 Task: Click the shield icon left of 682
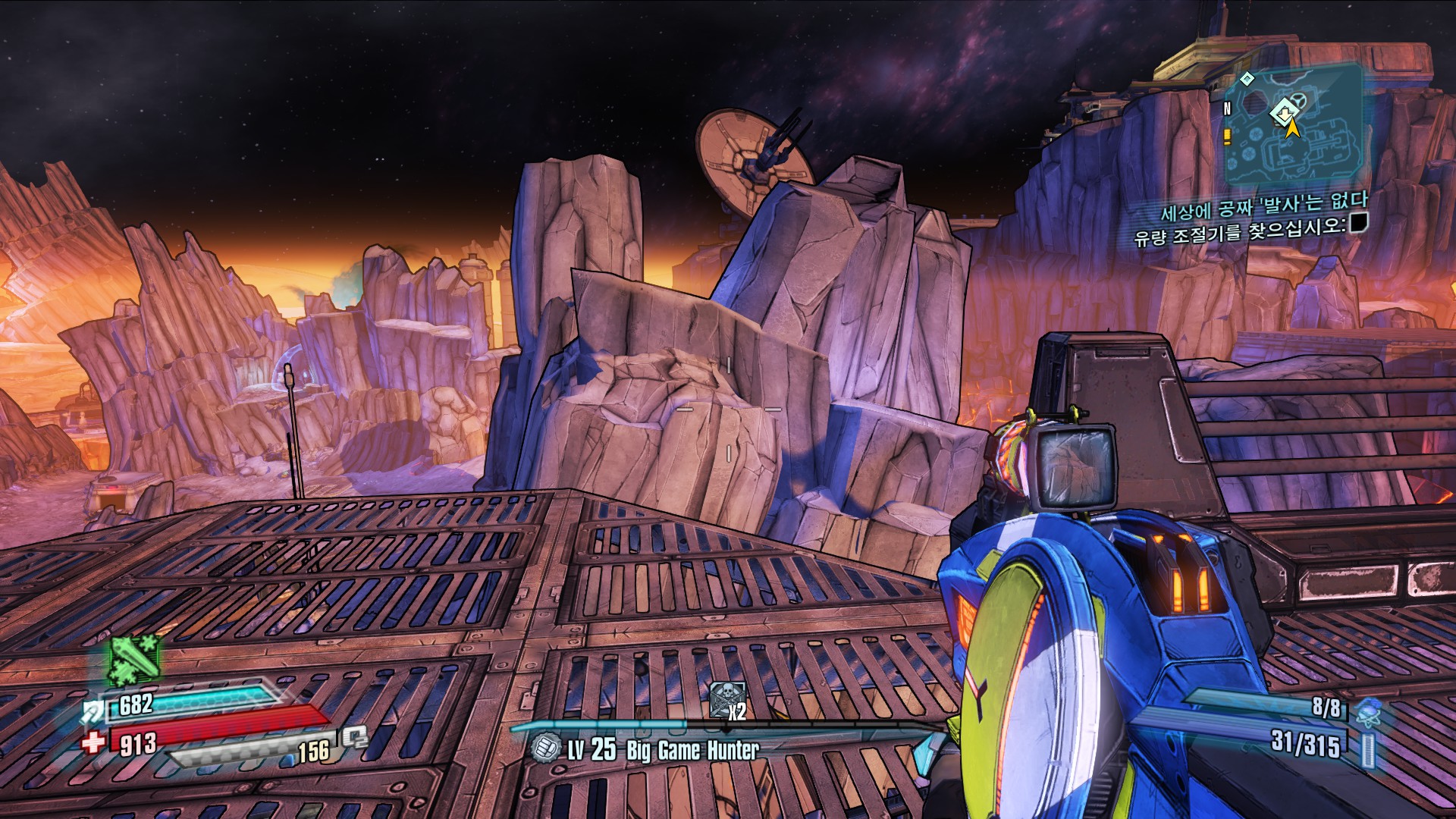pyautogui.click(x=94, y=711)
